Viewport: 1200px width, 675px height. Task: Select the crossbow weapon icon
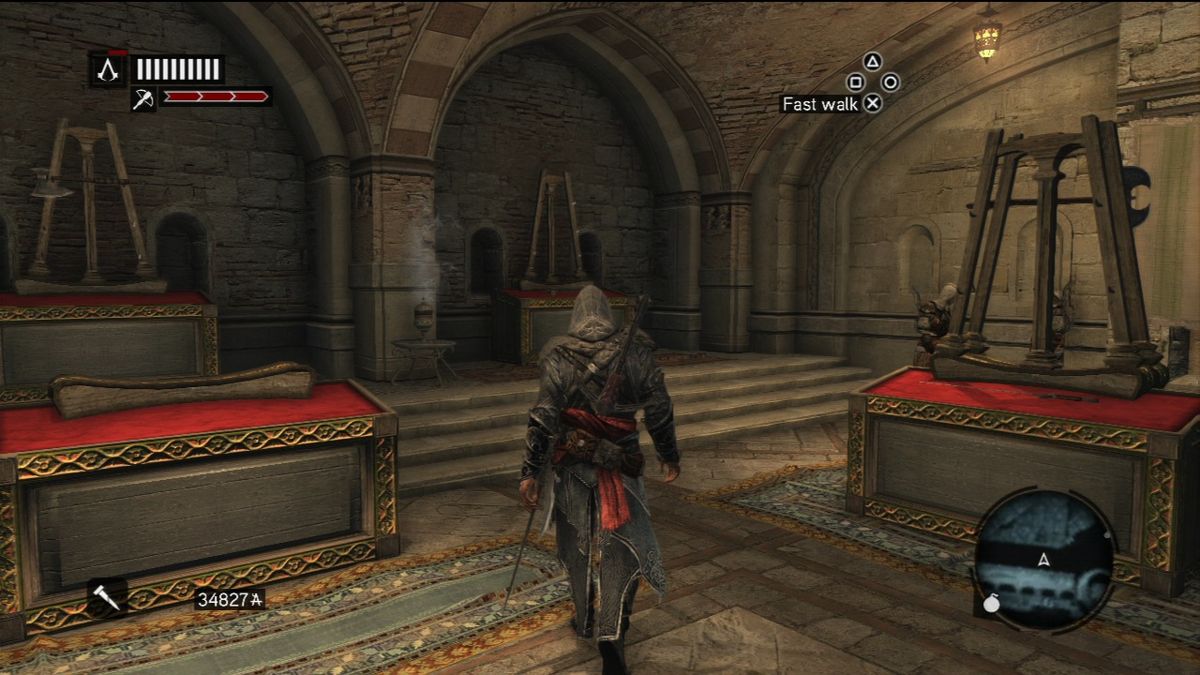point(143,98)
